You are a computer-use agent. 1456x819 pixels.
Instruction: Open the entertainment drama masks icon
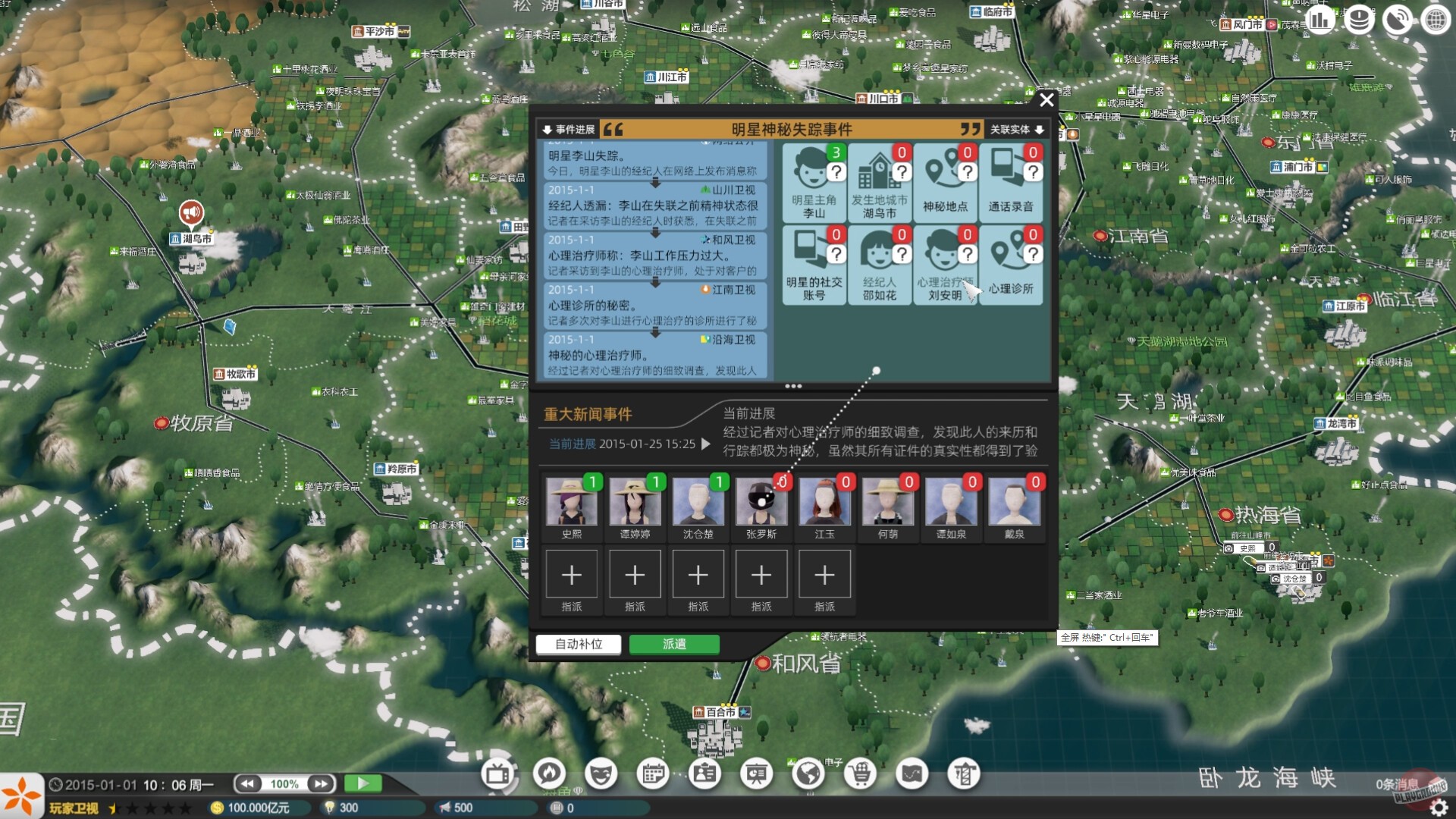coord(601,775)
